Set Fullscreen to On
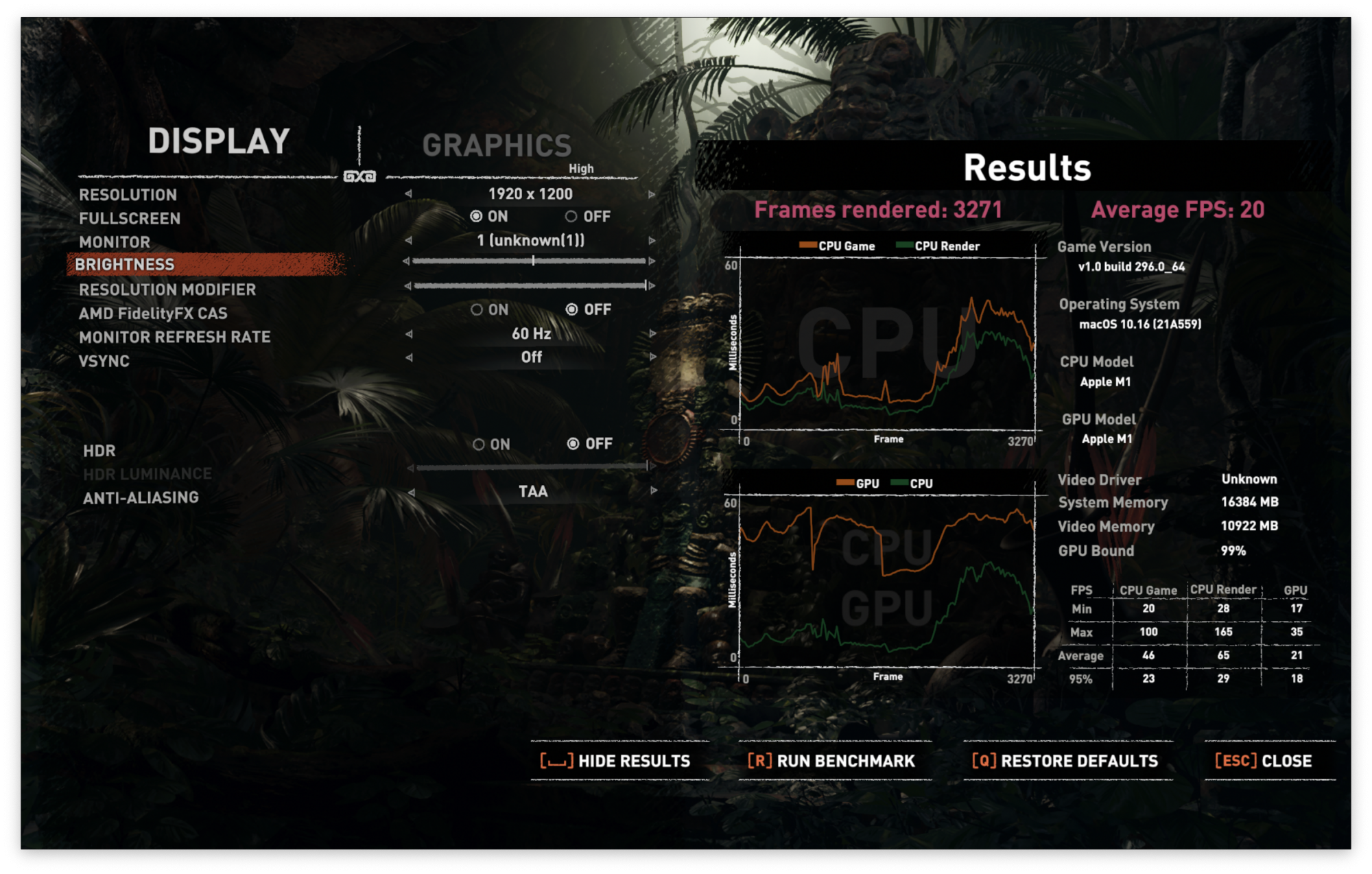 tap(476, 217)
